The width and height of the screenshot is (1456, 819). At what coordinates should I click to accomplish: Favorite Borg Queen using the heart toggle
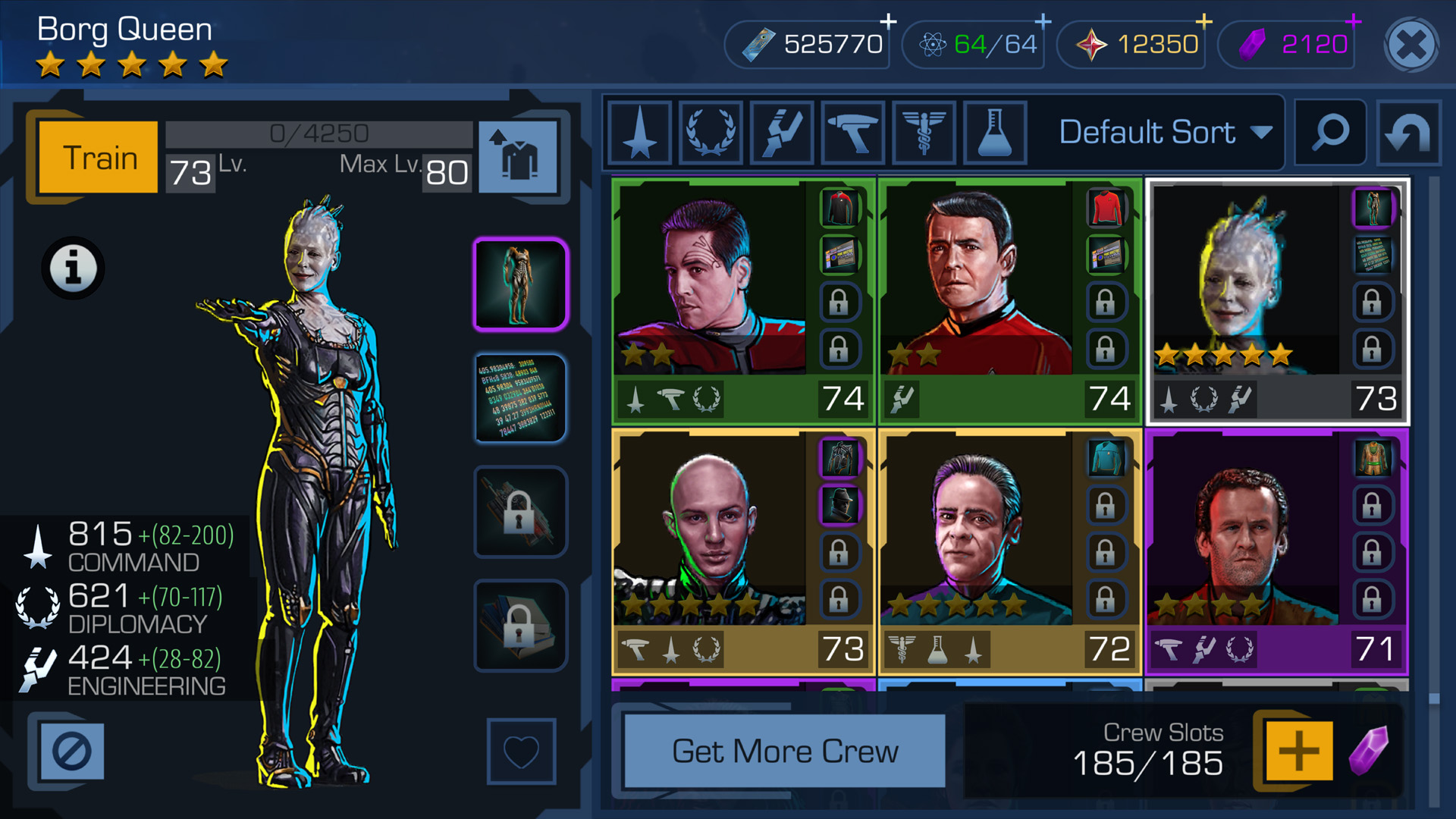pyautogui.click(x=521, y=751)
